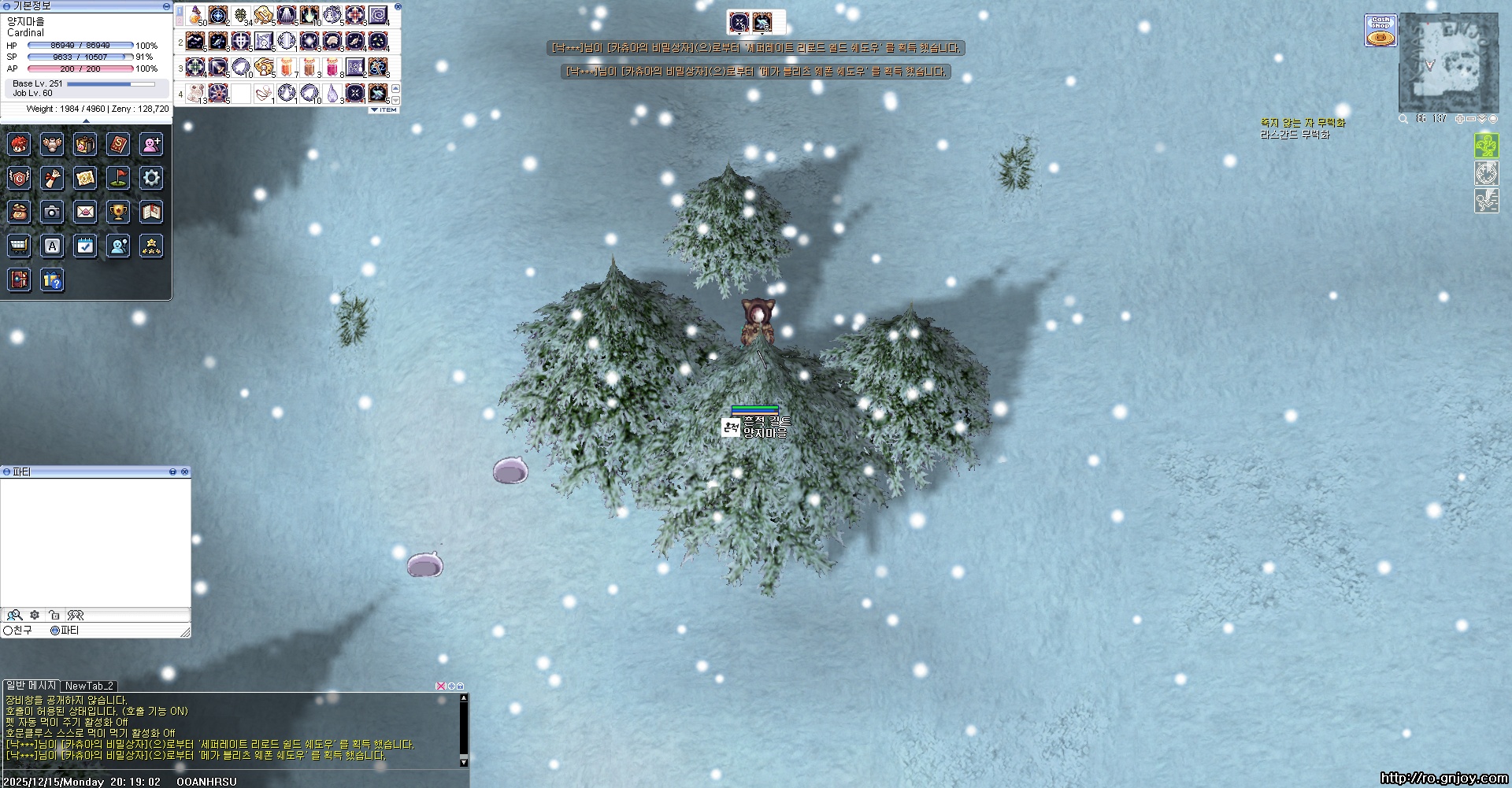Image resolution: width=1512 pixels, height=788 pixels.
Task: Switch to the NewTab_2 chat tab
Action: pos(89,686)
